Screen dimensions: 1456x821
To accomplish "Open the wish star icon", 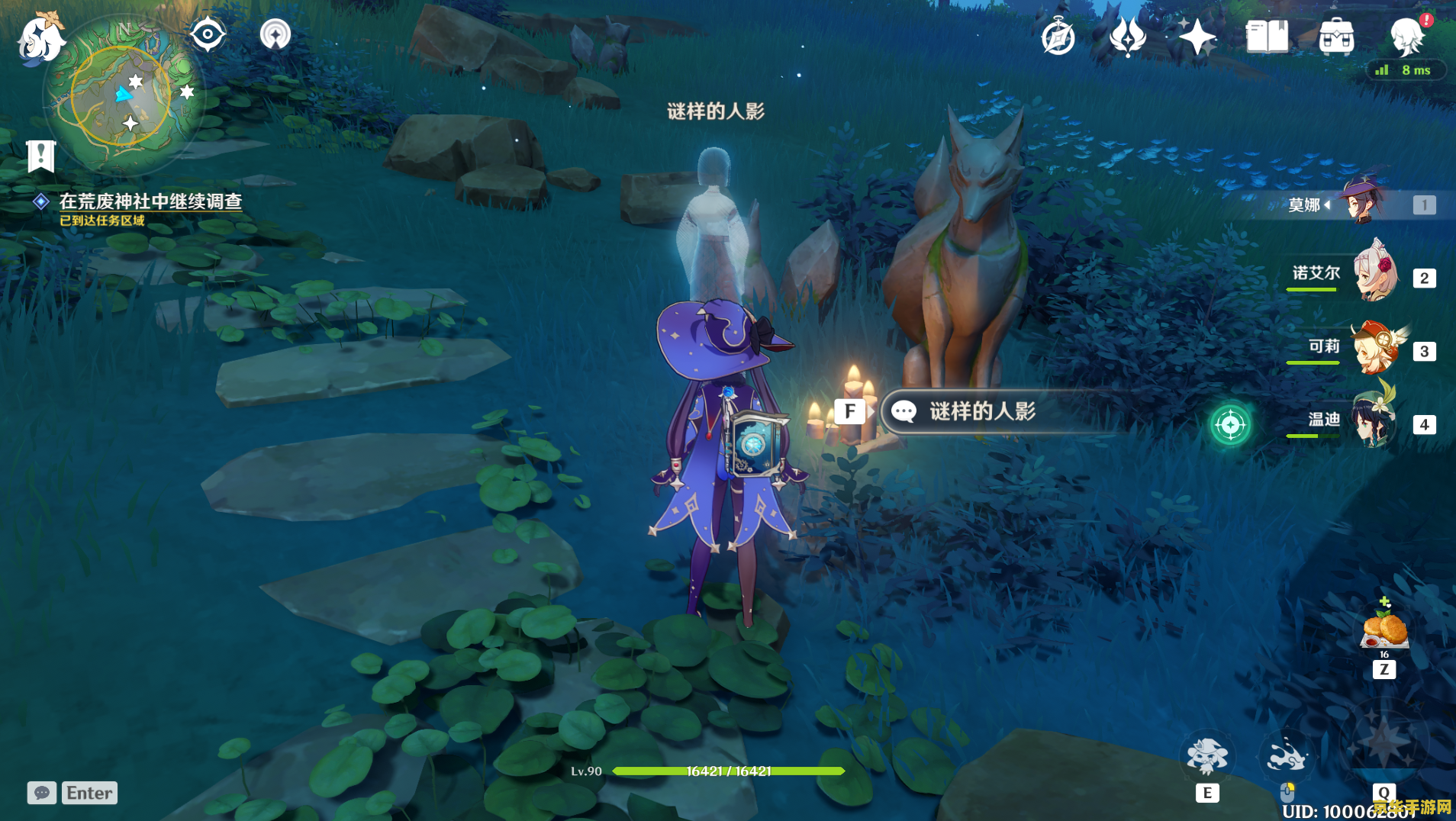I will click(x=1197, y=37).
